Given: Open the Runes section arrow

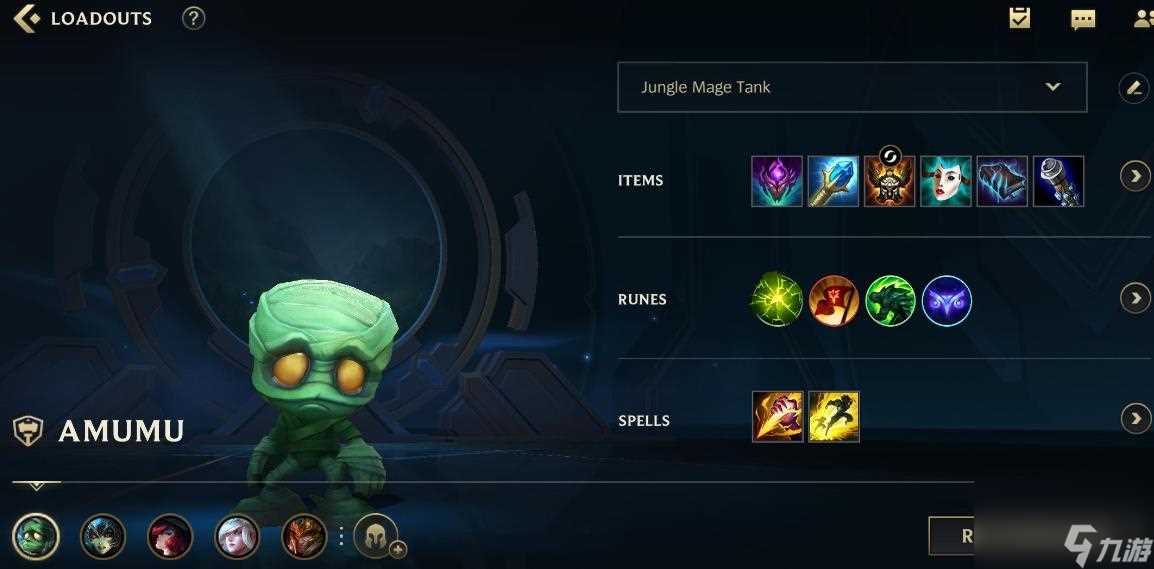Looking at the screenshot, I should point(1135,298).
